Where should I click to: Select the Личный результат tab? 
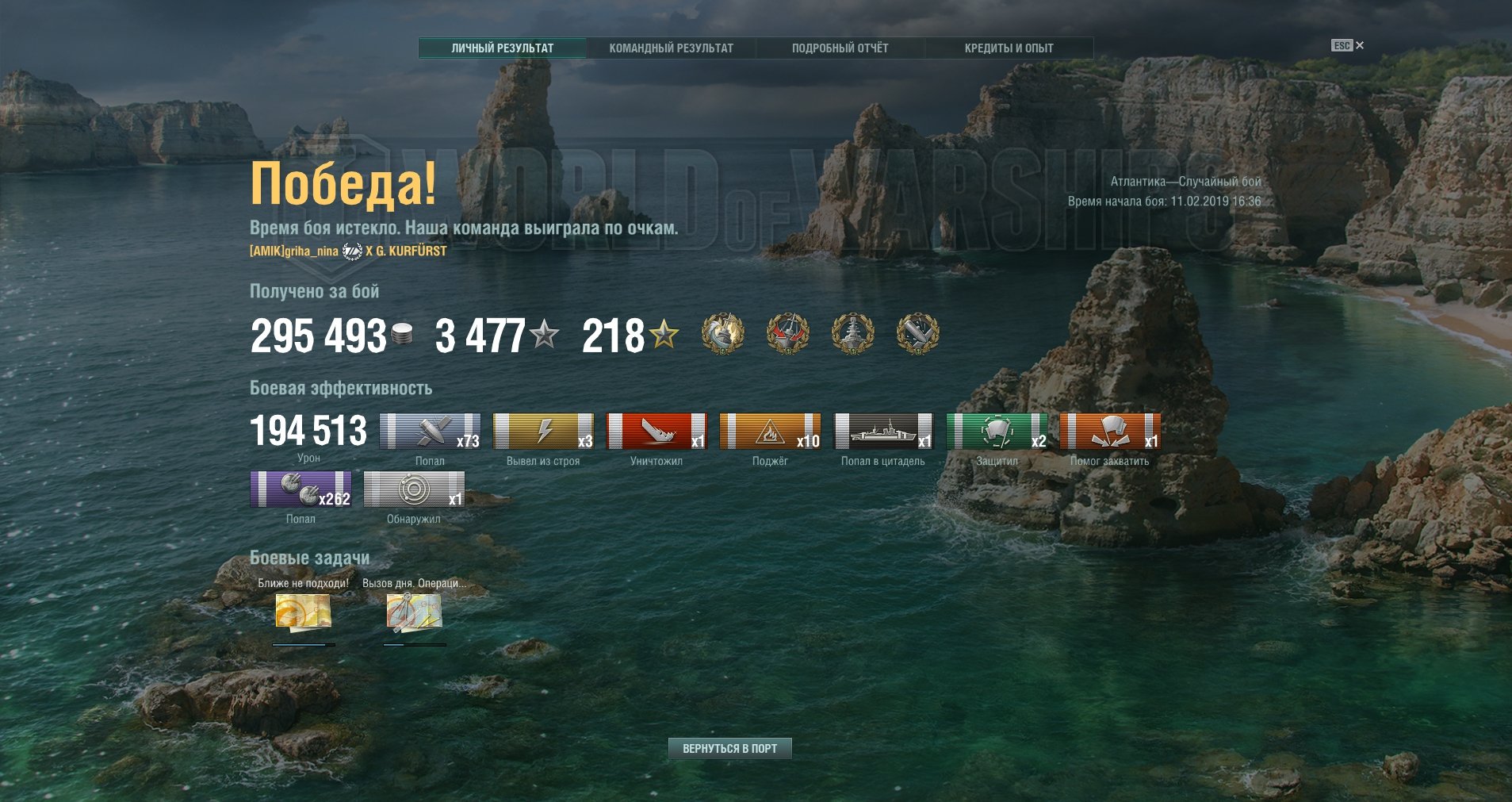tap(503, 48)
